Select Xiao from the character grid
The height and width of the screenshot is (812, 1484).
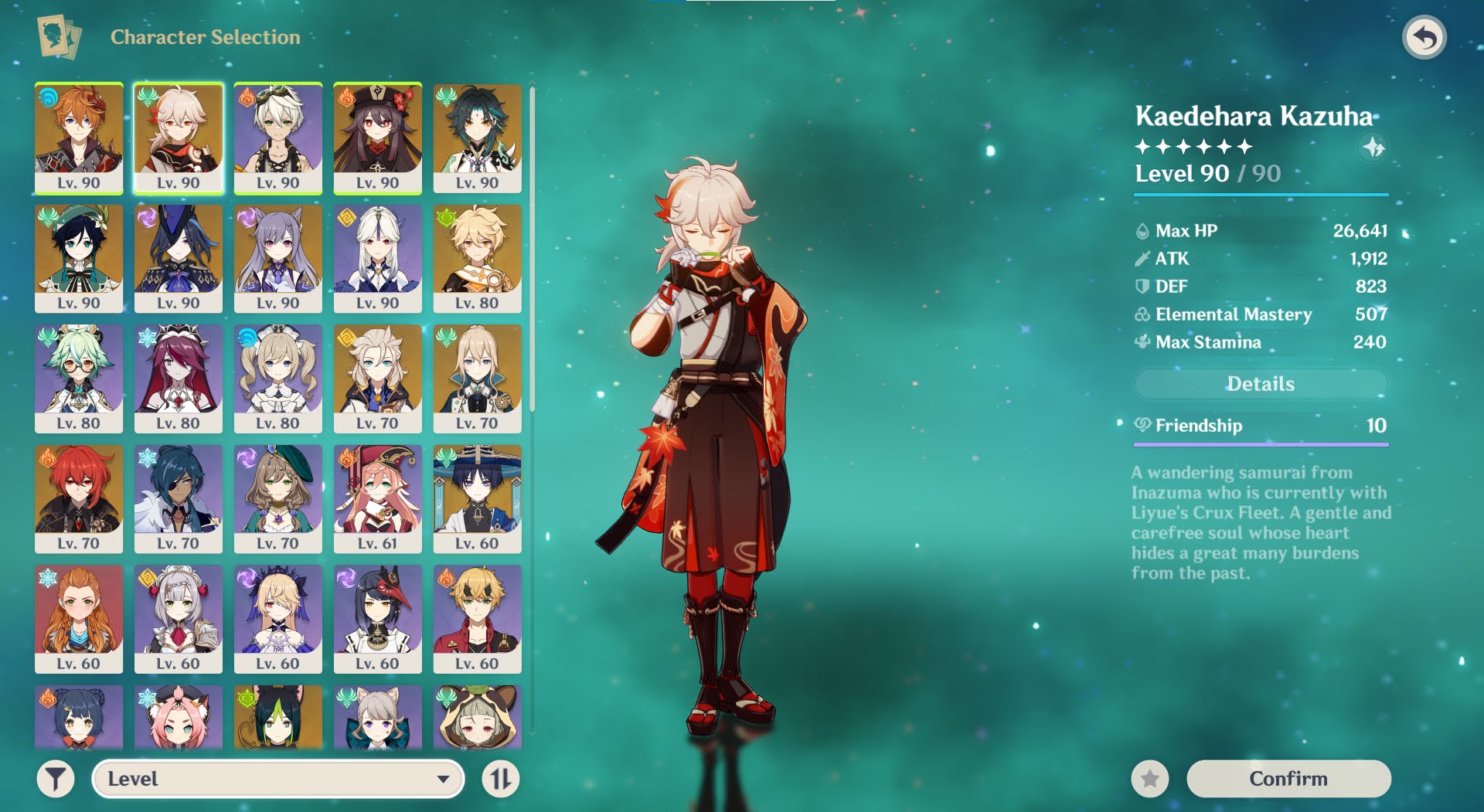pyautogui.click(x=478, y=138)
